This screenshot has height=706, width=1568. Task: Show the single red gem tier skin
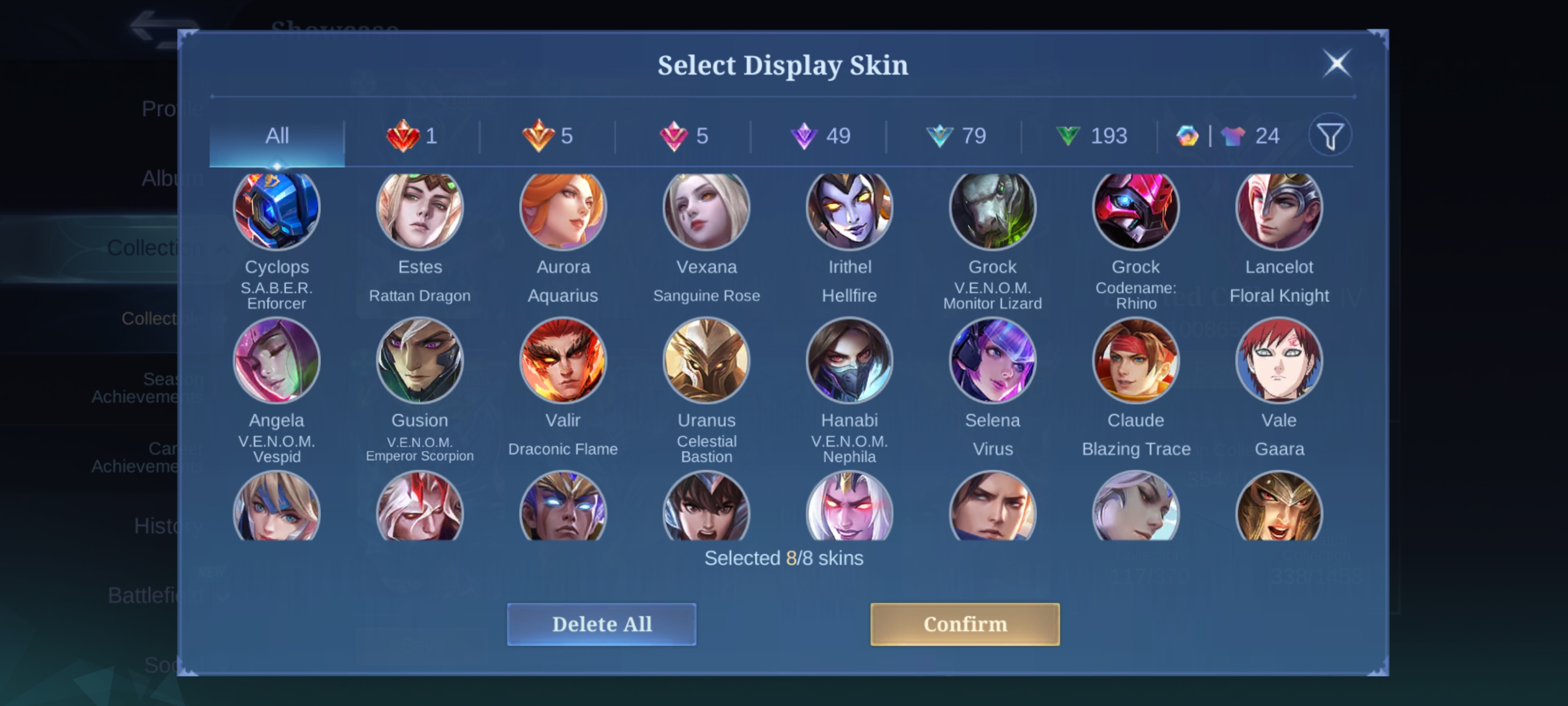[x=412, y=136]
